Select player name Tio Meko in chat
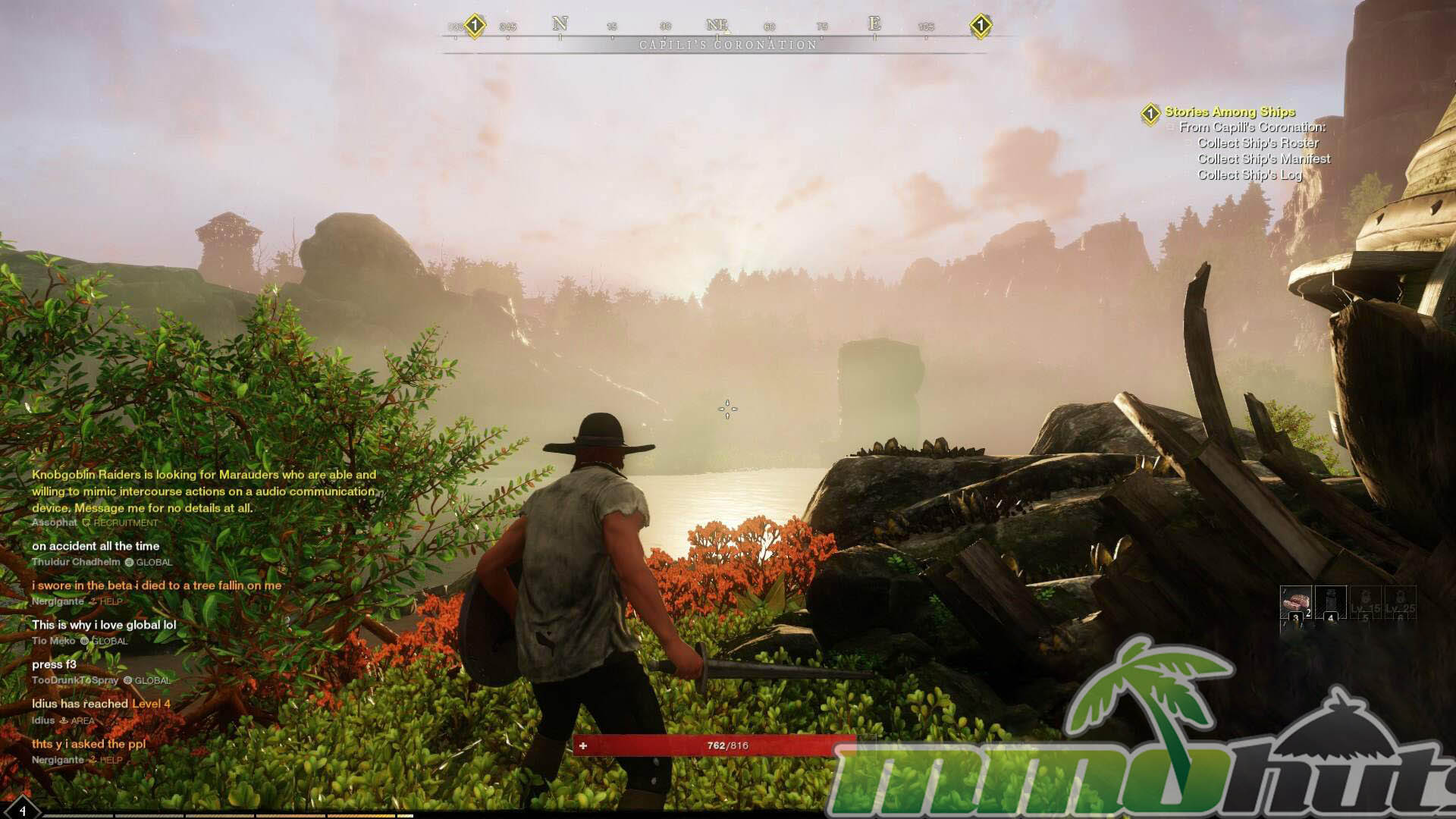1456x819 pixels. point(53,641)
